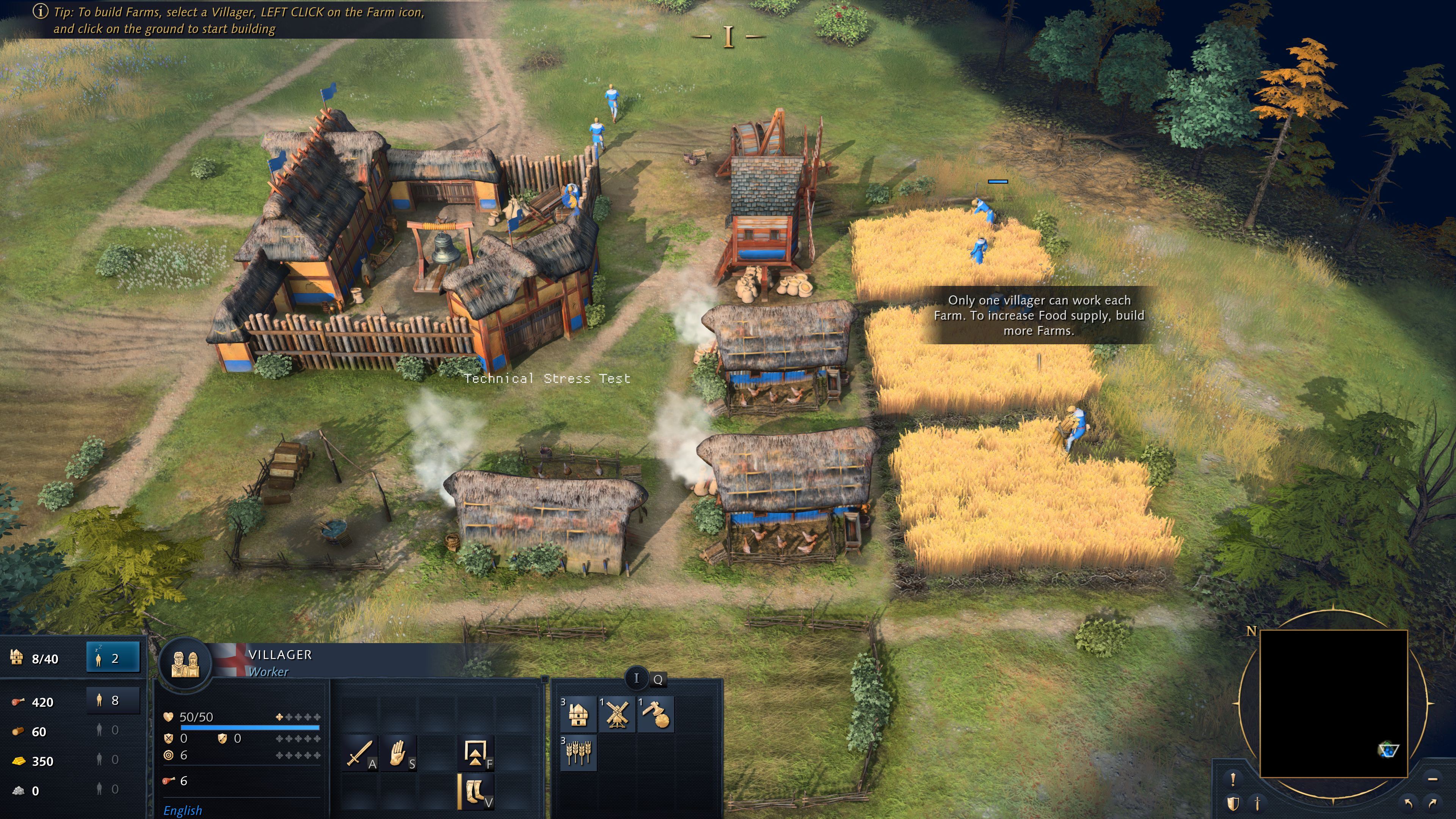Click the shield button beside the minimap
Image resolution: width=1456 pixels, height=819 pixels.
[1233, 803]
